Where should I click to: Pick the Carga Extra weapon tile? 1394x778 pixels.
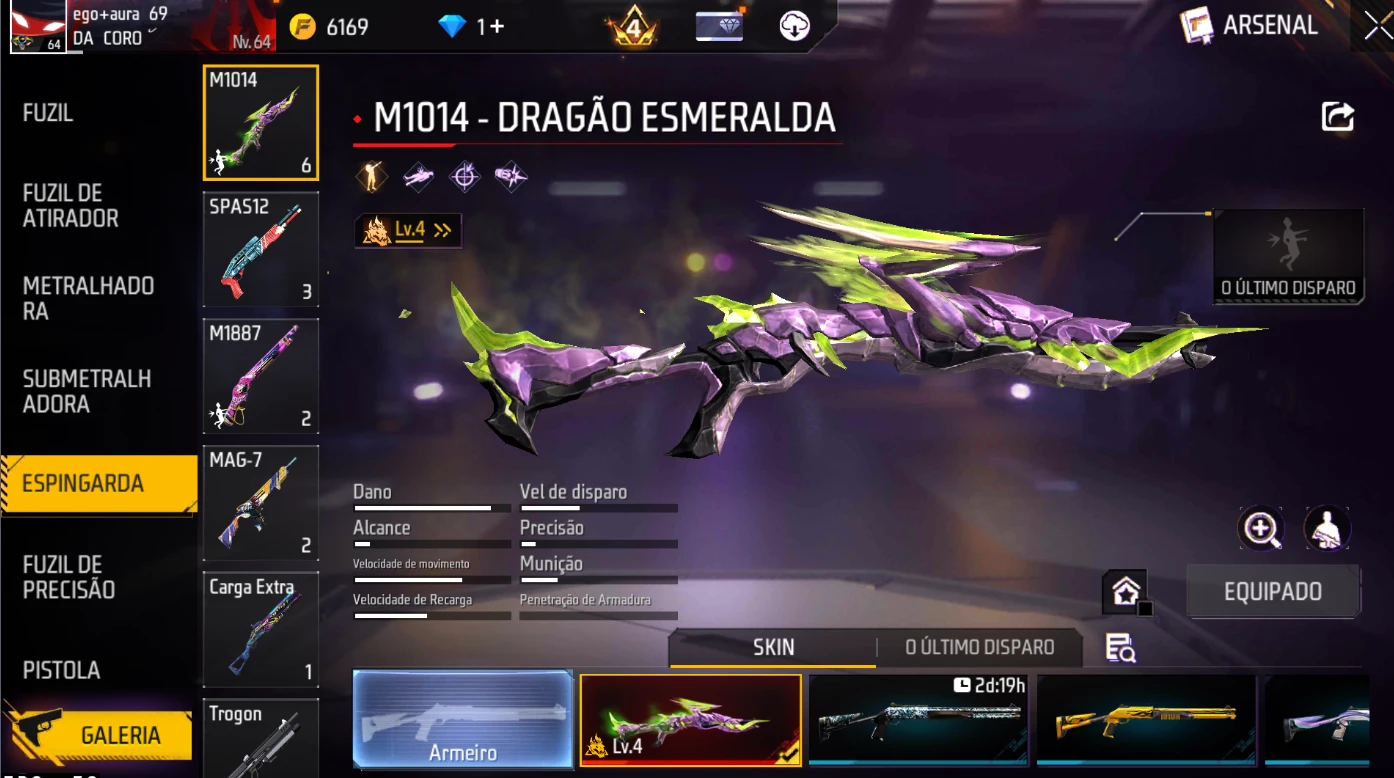click(x=261, y=629)
